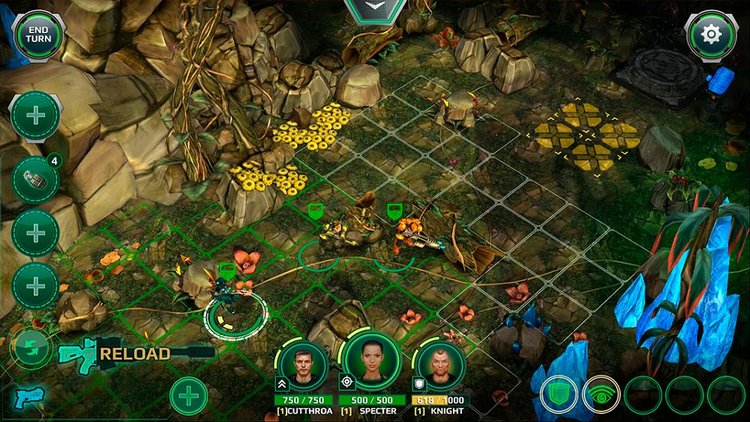Tap the circular swap arrows button
Screen dimensions: 750x422
click(31, 348)
